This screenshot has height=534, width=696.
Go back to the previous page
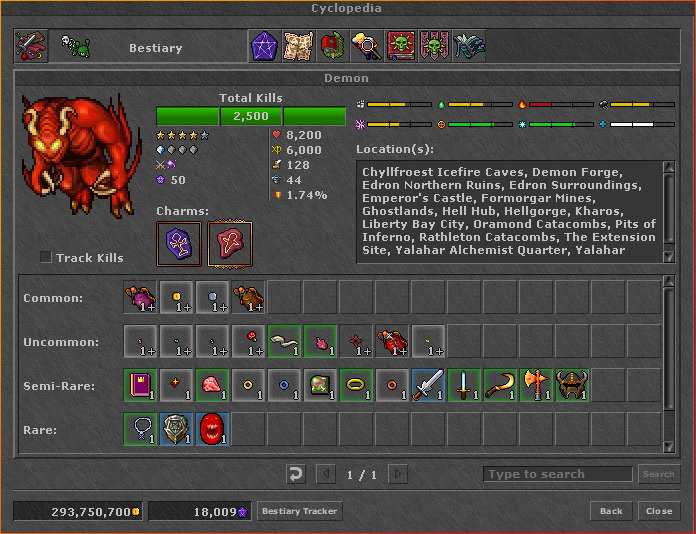[x=611, y=511]
